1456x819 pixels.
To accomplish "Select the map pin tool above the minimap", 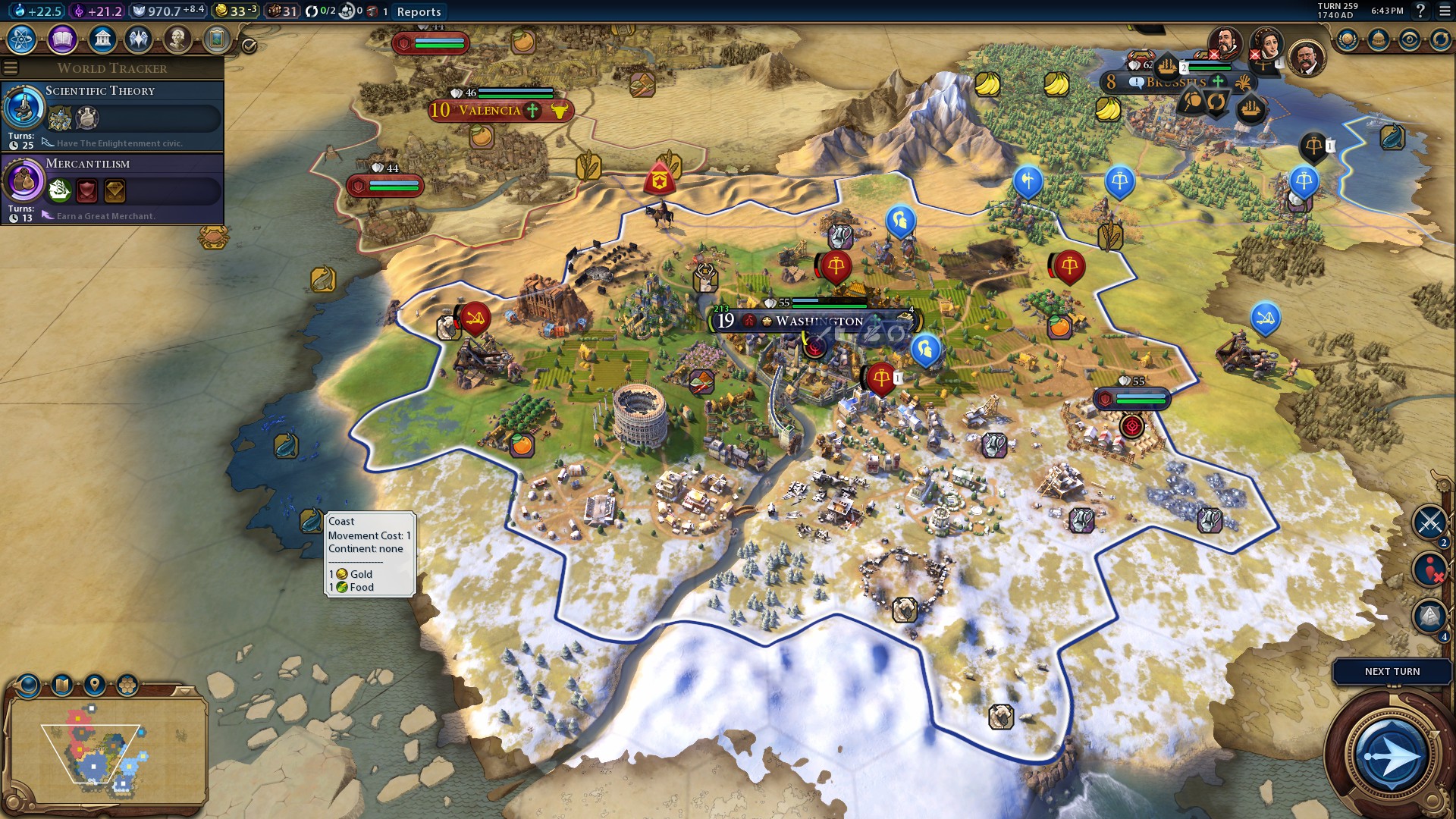I will pos(95,683).
